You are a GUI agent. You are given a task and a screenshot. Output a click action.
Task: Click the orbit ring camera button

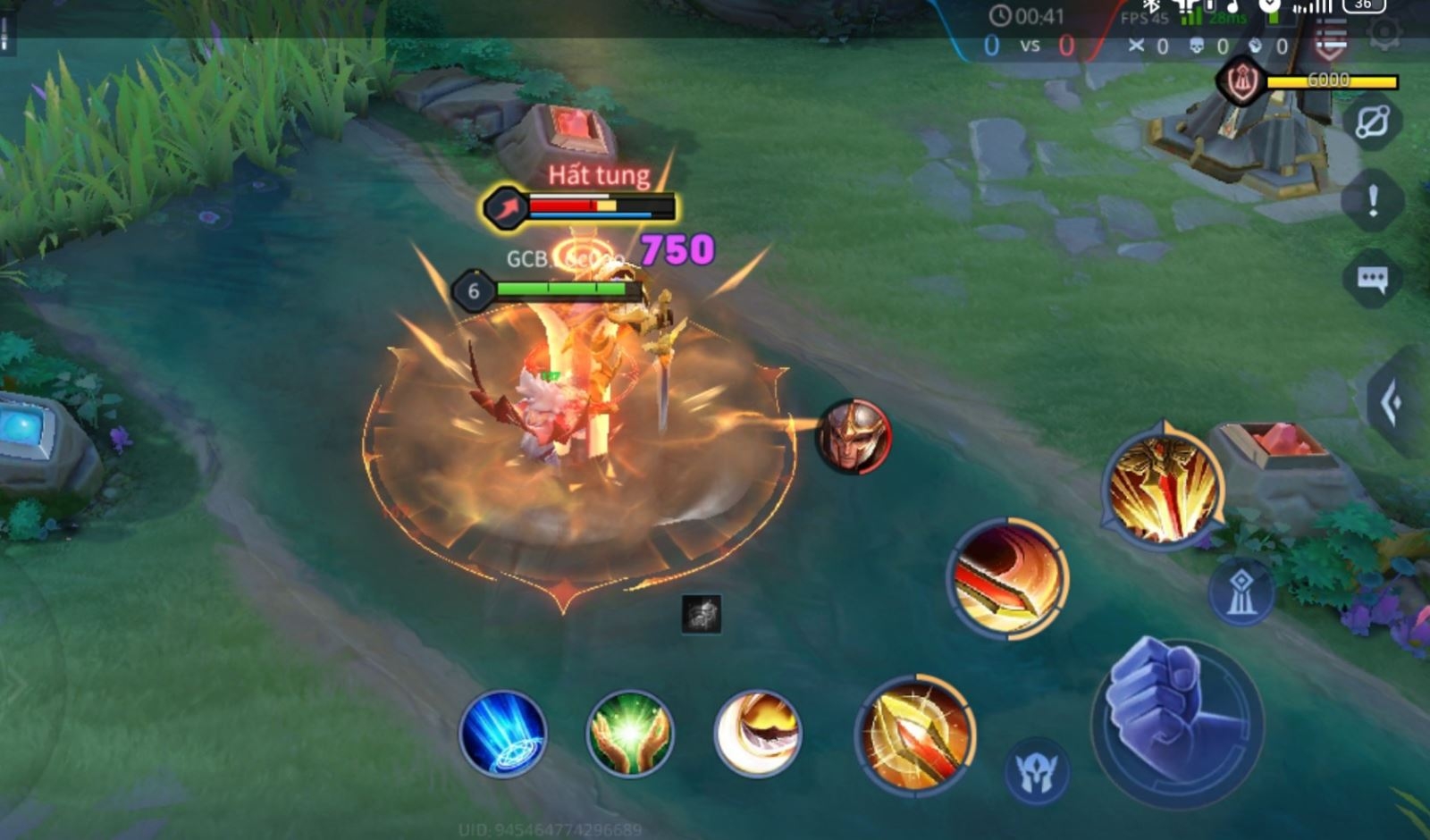tap(1373, 122)
